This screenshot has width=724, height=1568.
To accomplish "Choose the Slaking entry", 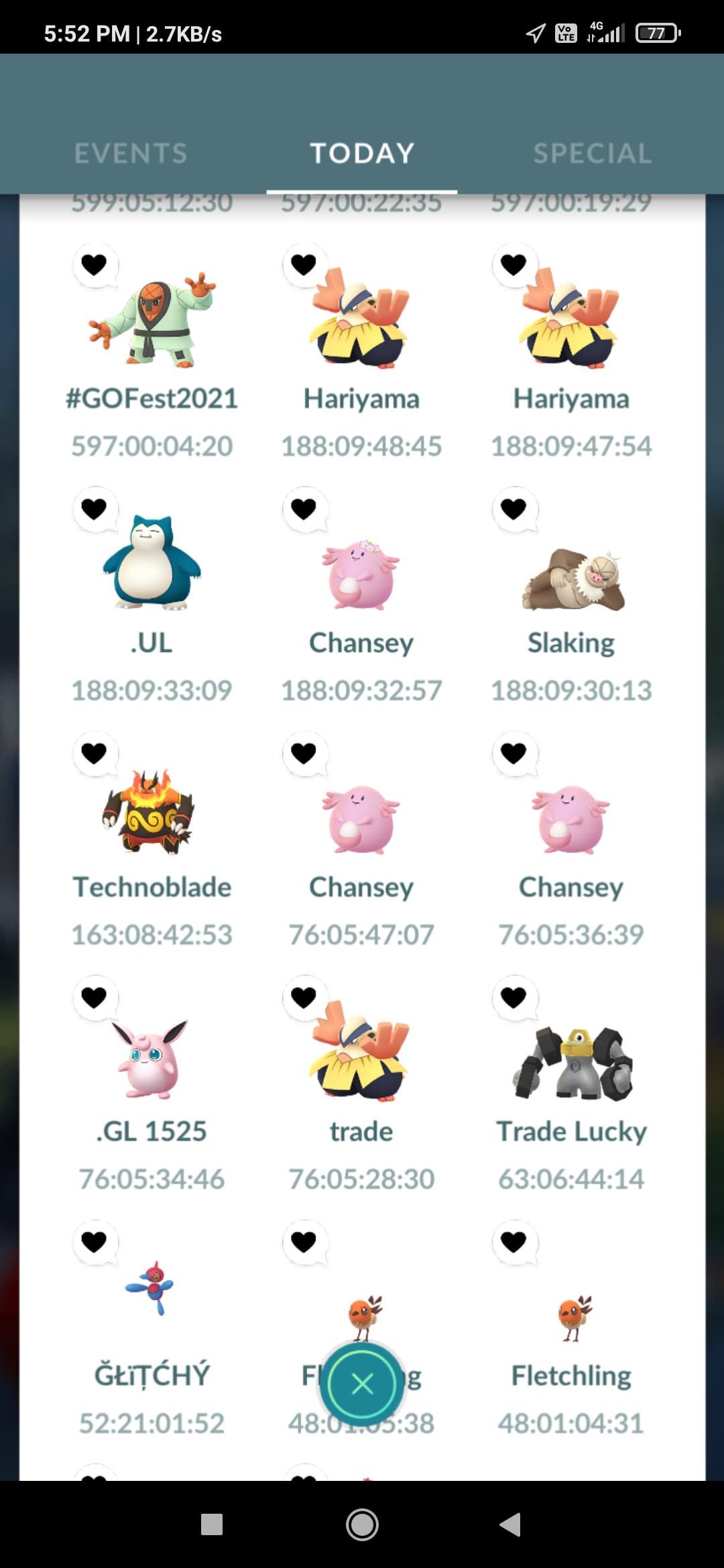I will (572, 580).
